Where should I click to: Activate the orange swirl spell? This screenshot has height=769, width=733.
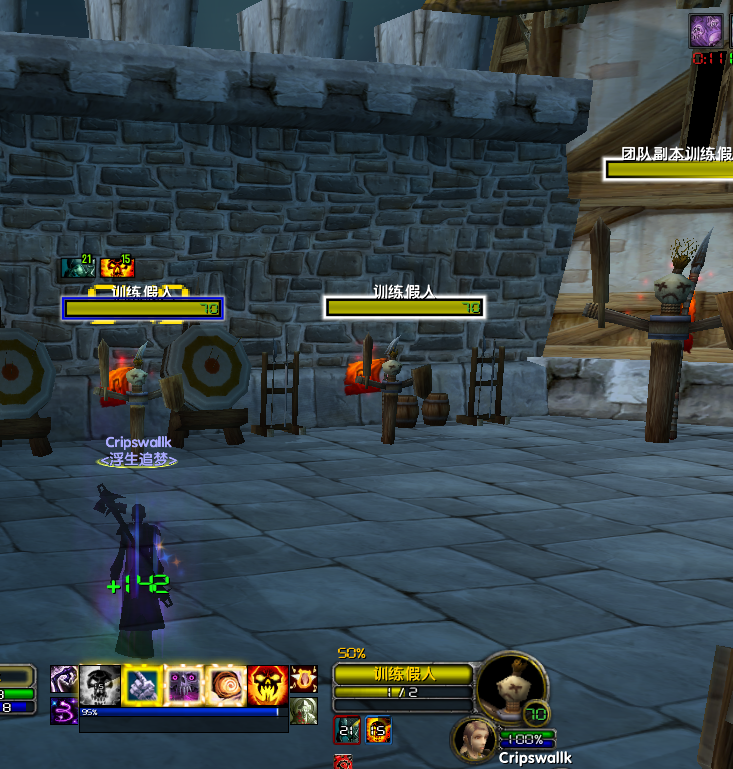pyautogui.click(x=226, y=684)
